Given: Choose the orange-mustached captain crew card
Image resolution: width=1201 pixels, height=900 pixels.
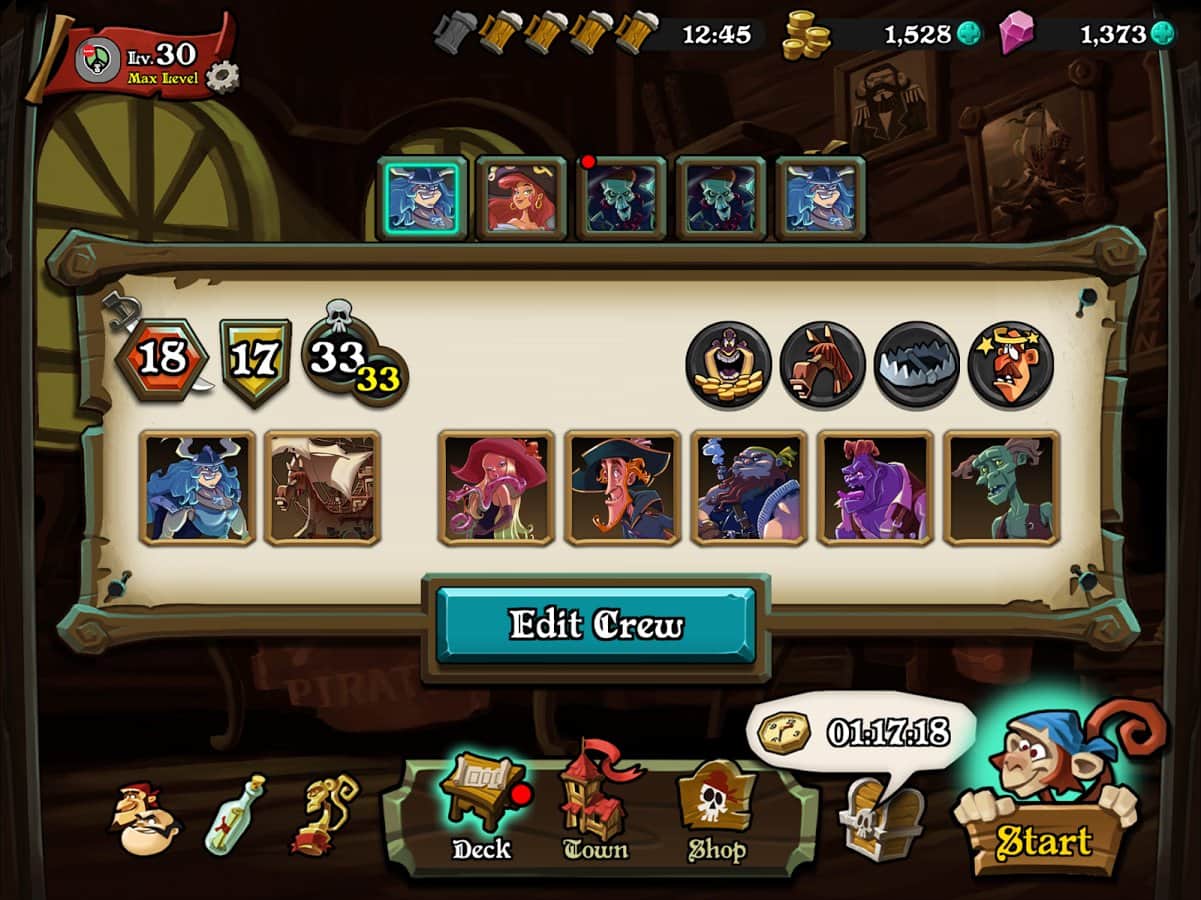Looking at the screenshot, I should point(622,488).
